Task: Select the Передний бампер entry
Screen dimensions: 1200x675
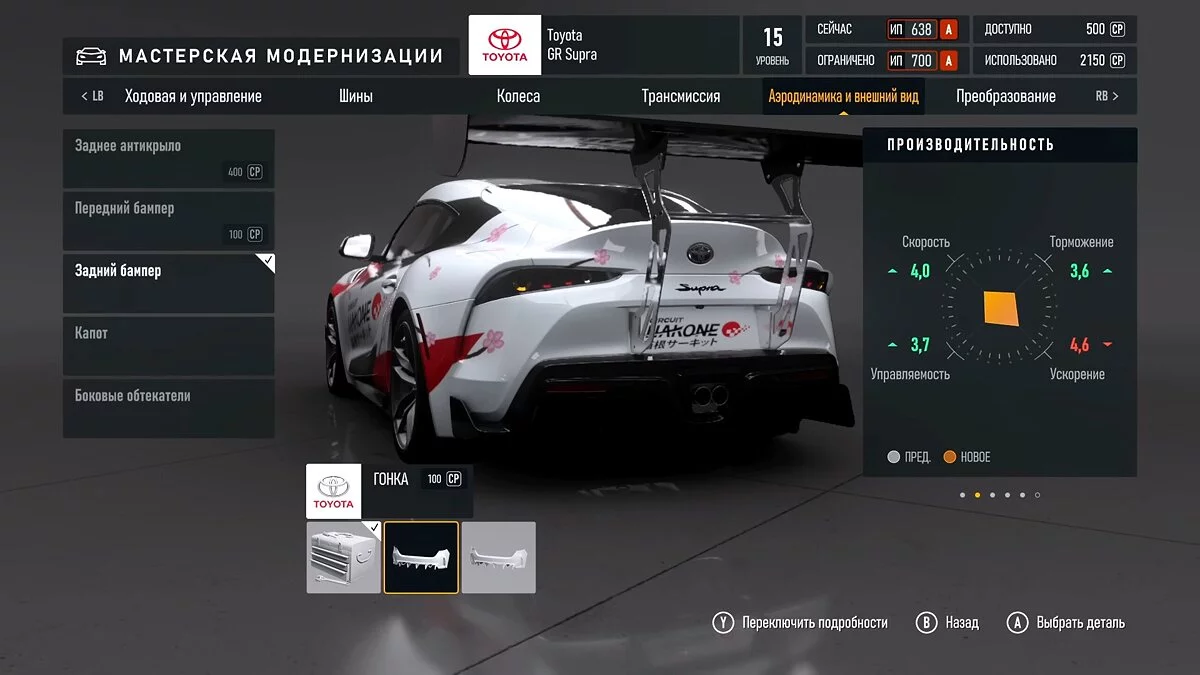Action: (x=168, y=221)
